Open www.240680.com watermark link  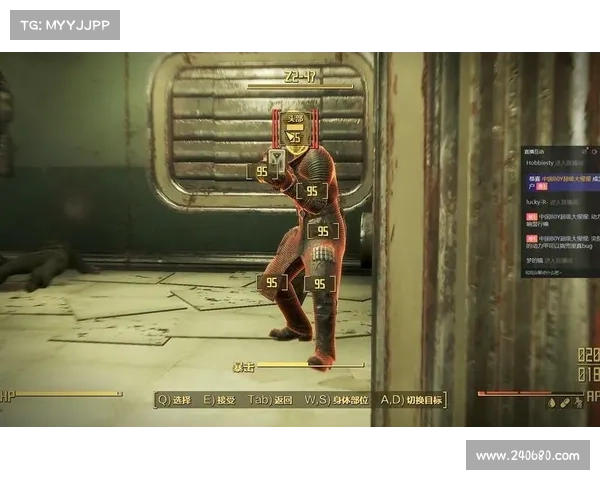pos(527,456)
